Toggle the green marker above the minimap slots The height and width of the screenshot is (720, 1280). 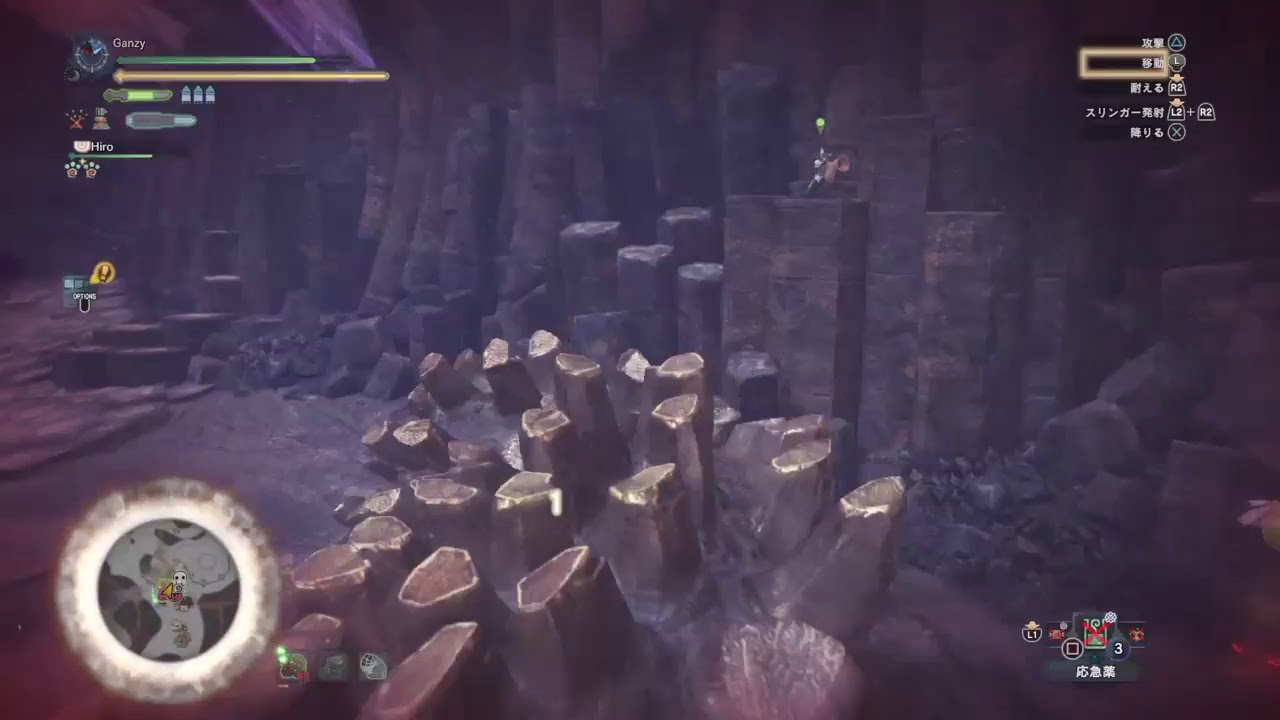pyautogui.click(x=282, y=654)
